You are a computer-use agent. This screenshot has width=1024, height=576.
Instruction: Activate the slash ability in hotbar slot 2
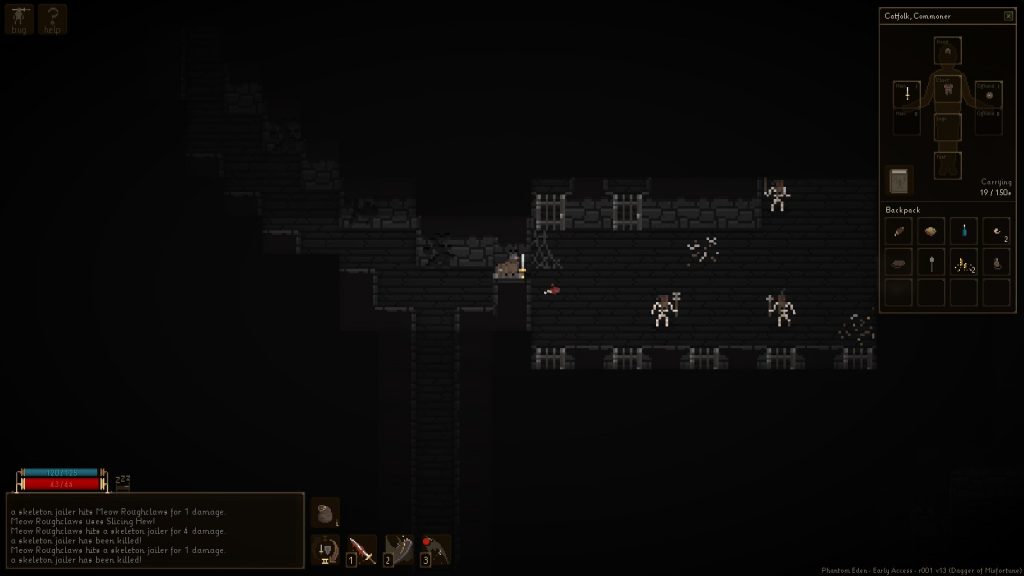(x=399, y=549)
